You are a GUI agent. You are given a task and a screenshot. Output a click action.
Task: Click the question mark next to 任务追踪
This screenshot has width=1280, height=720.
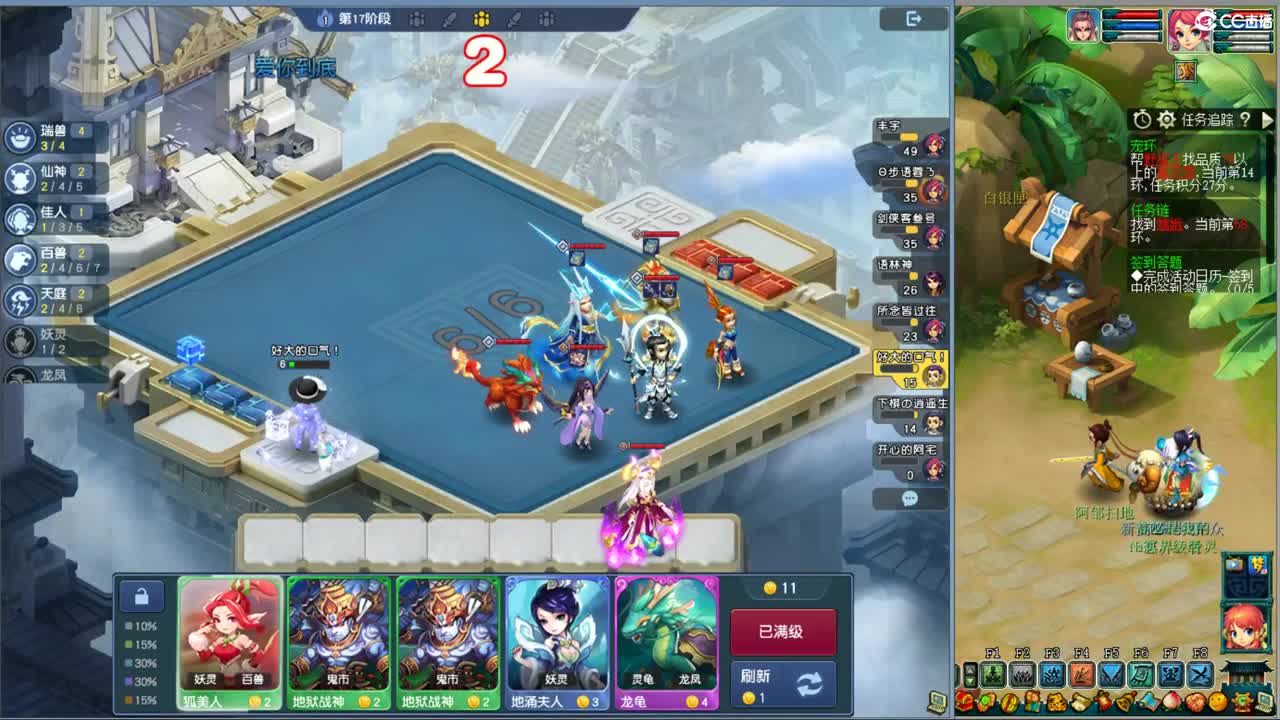(1245, 120)
